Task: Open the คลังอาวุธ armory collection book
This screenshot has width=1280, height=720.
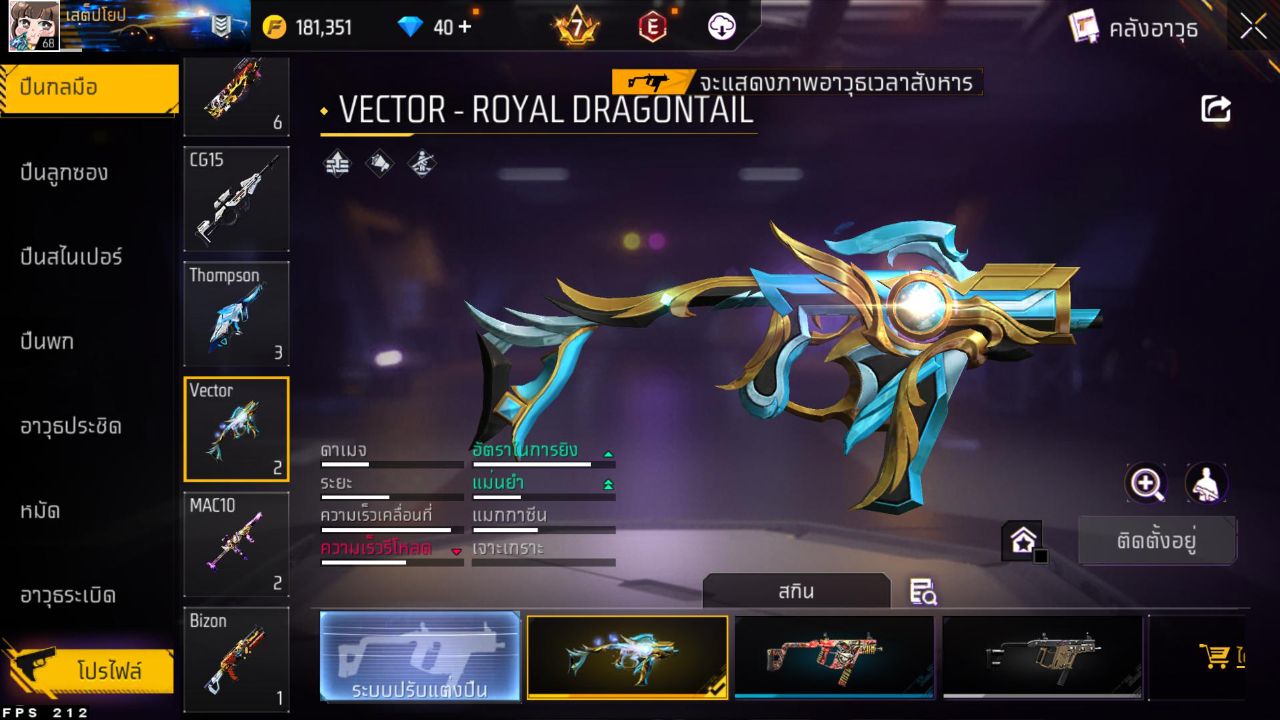Action: click(x=1133, y=28)
